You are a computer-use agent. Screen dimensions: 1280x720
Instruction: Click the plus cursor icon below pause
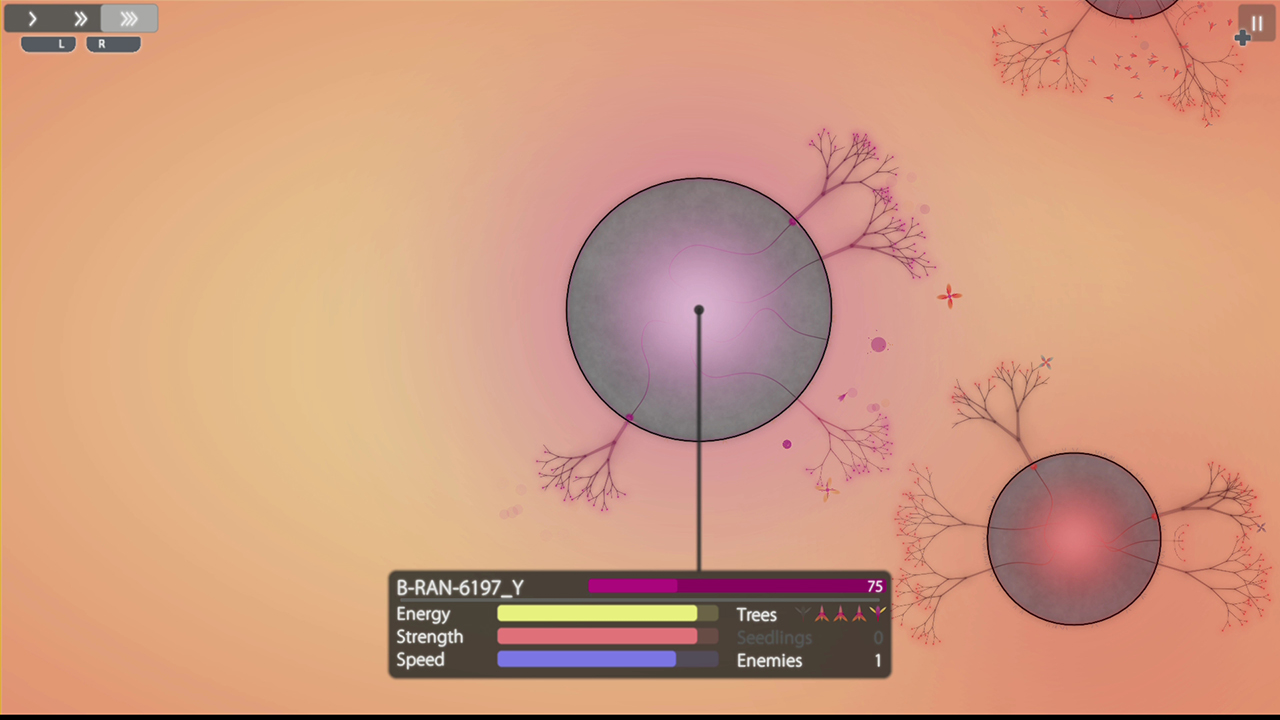[1242, 39]
